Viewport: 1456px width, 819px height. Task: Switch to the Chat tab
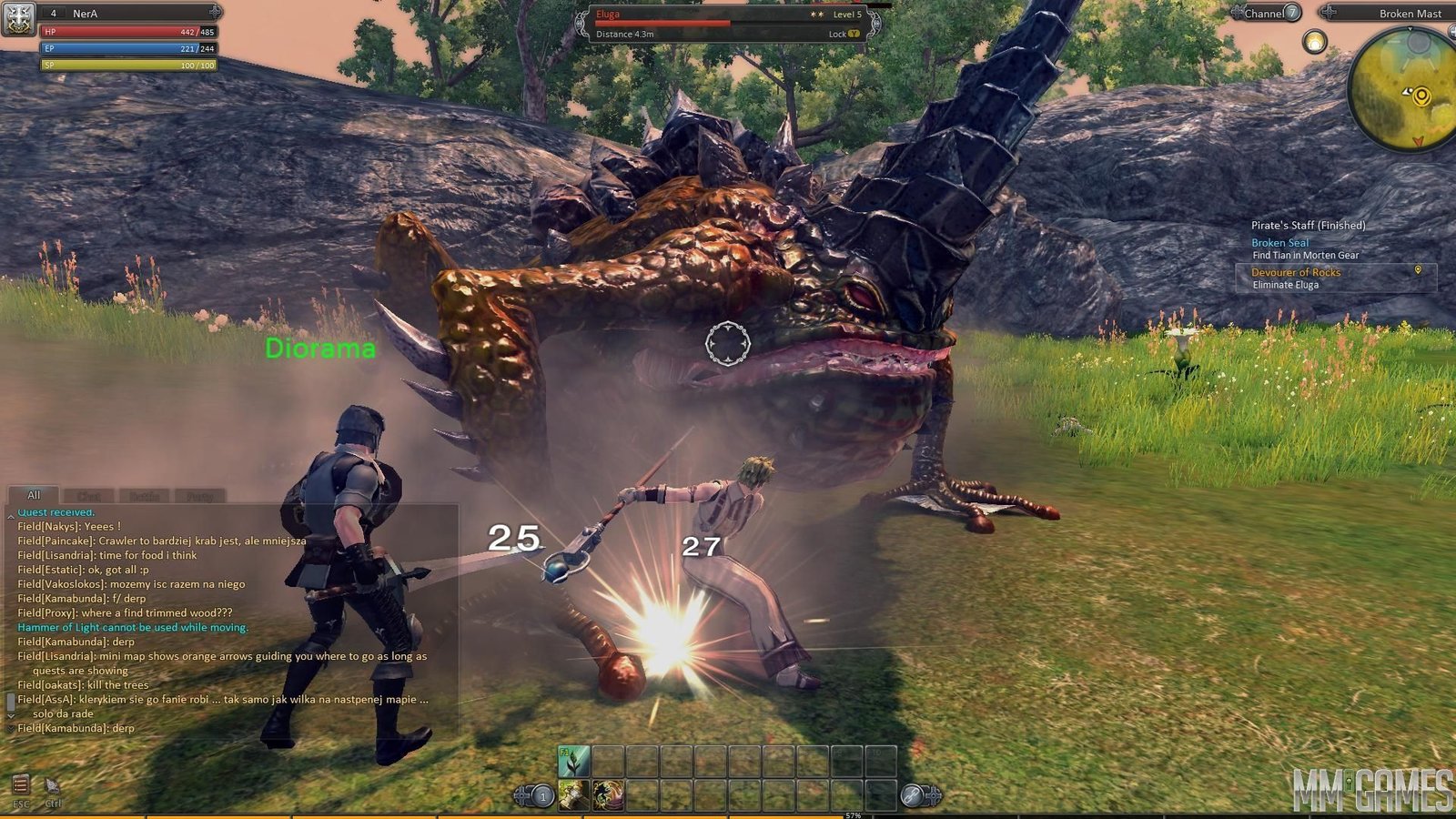pyautogui.click(x=89, y=496)
